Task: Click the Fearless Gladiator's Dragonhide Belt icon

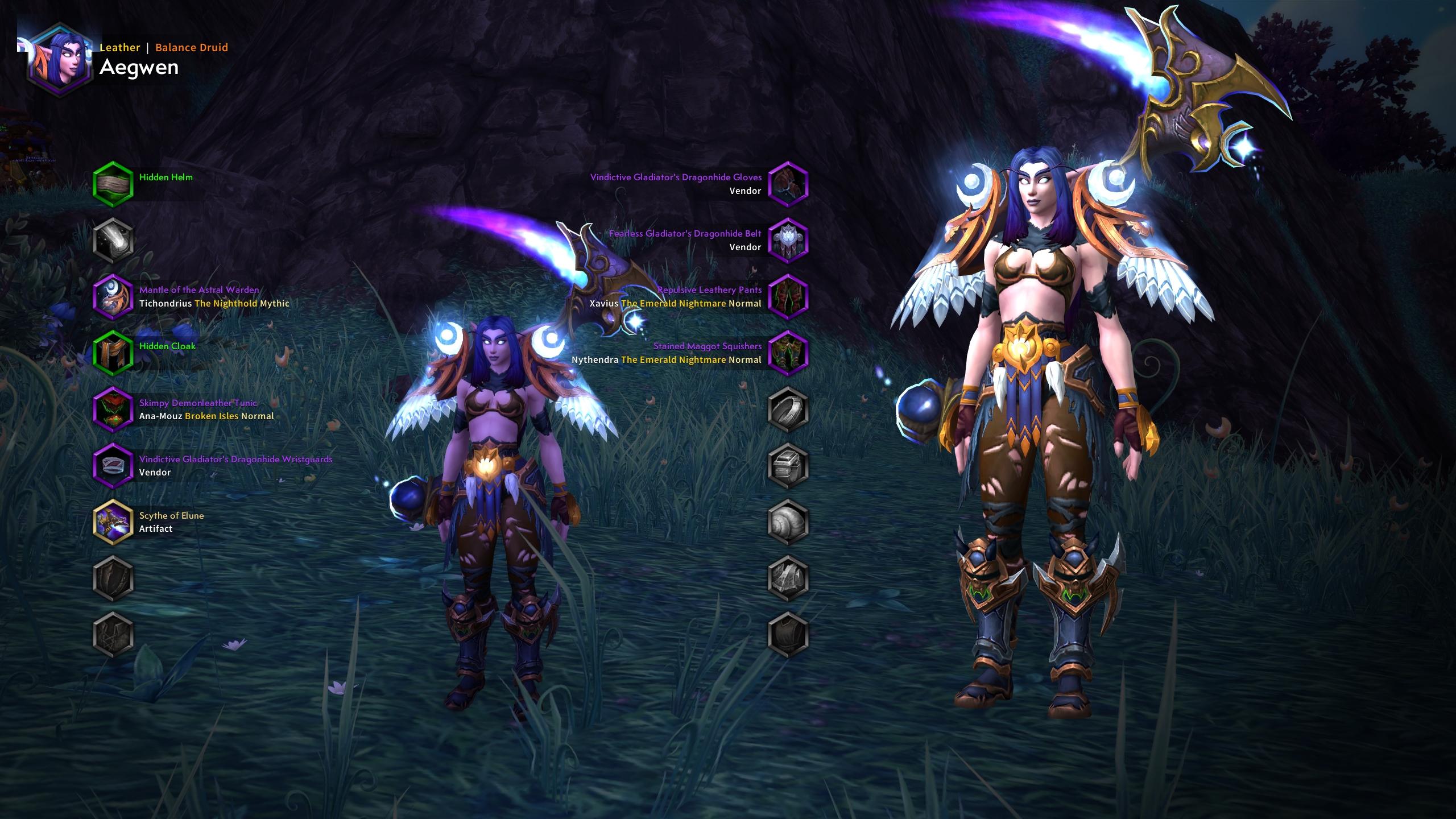Action: click(789, 241)
